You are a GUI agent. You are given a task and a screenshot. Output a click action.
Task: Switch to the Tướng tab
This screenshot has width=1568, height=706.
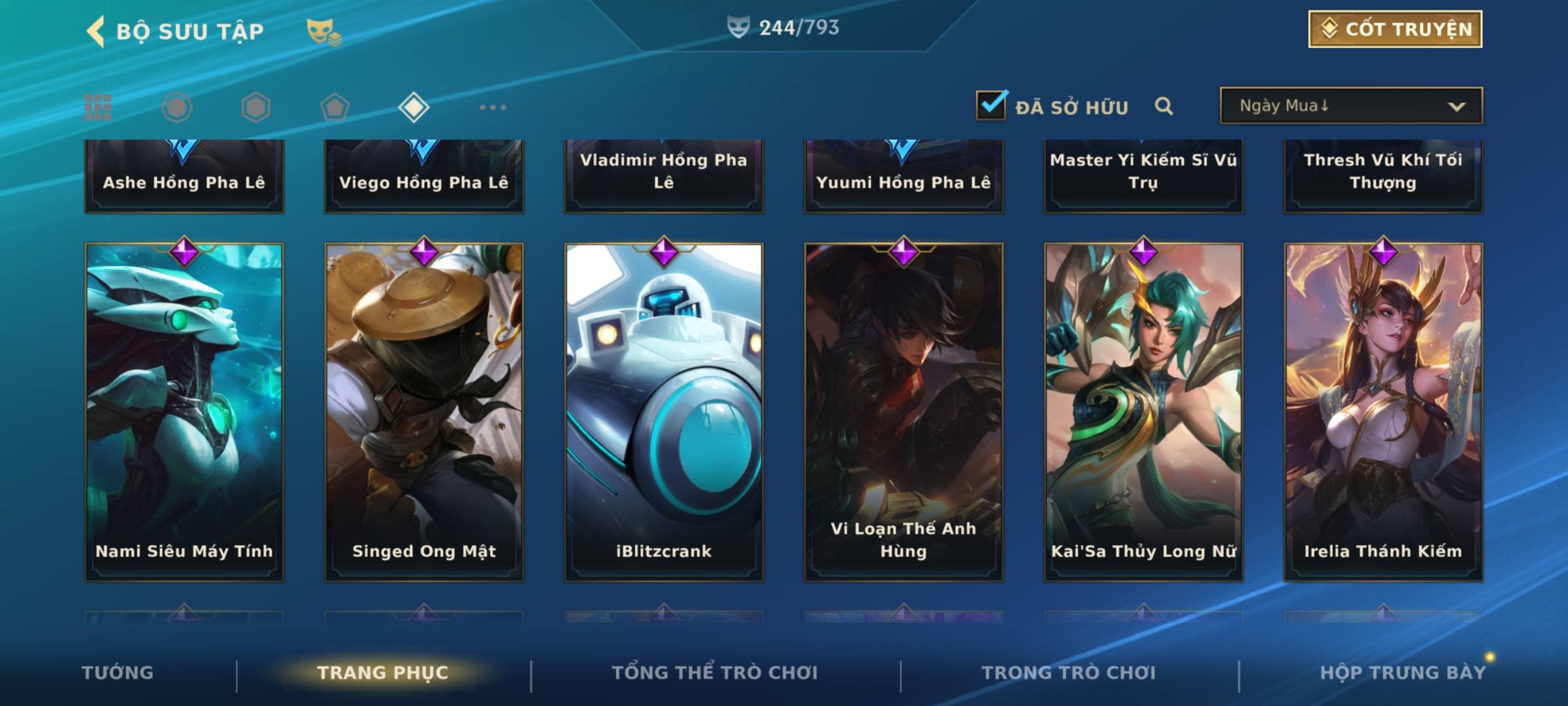[x=118, y=673]
